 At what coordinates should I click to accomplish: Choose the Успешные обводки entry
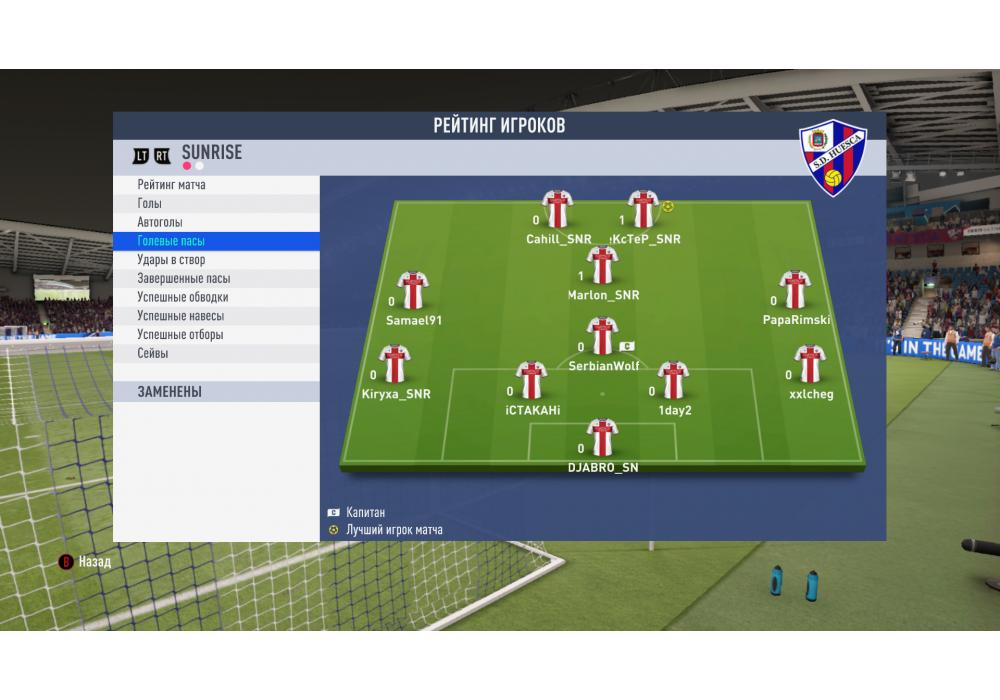(x=183, y=297)
